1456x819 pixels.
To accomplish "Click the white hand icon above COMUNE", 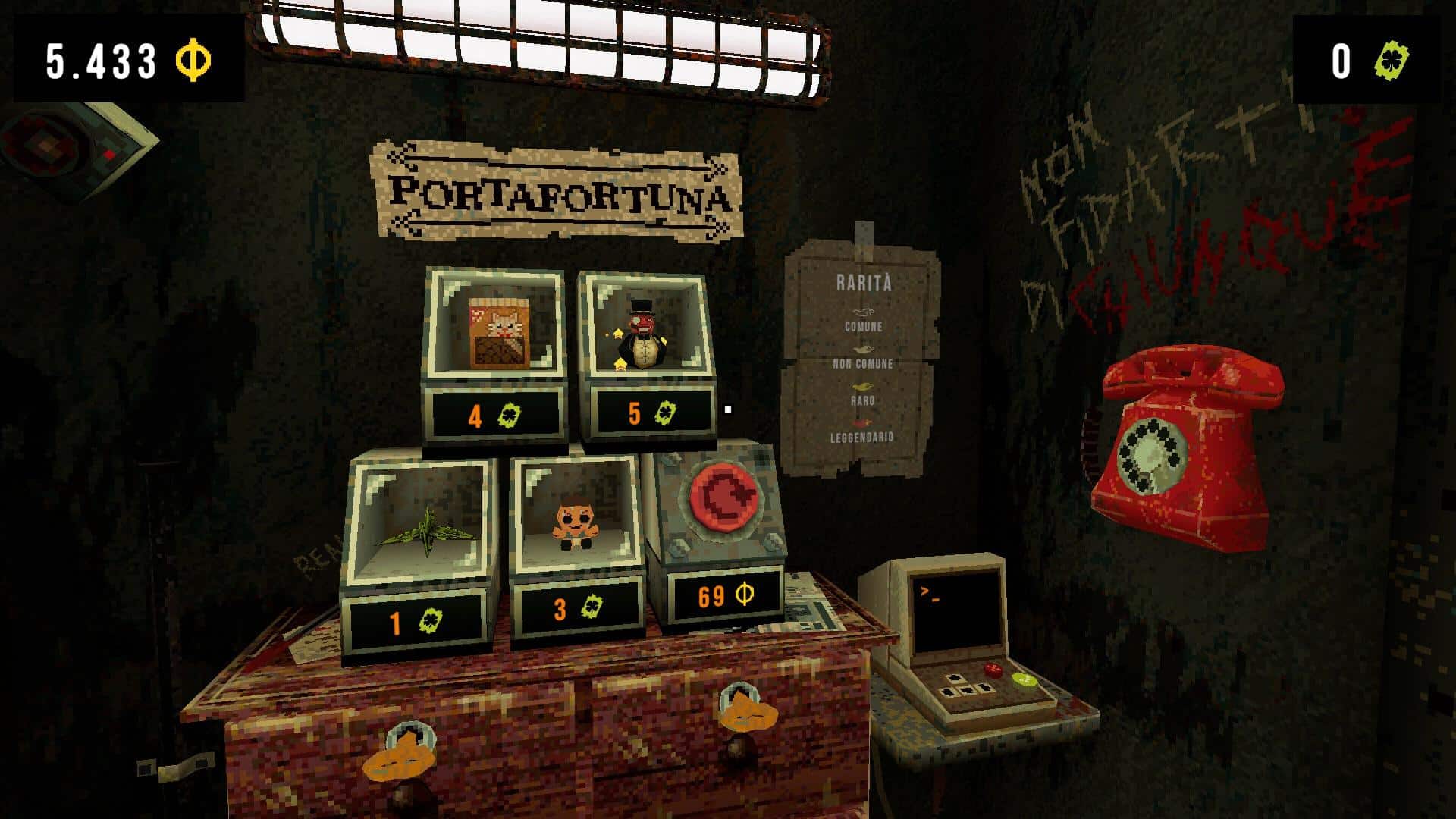I will coord(864,311).
